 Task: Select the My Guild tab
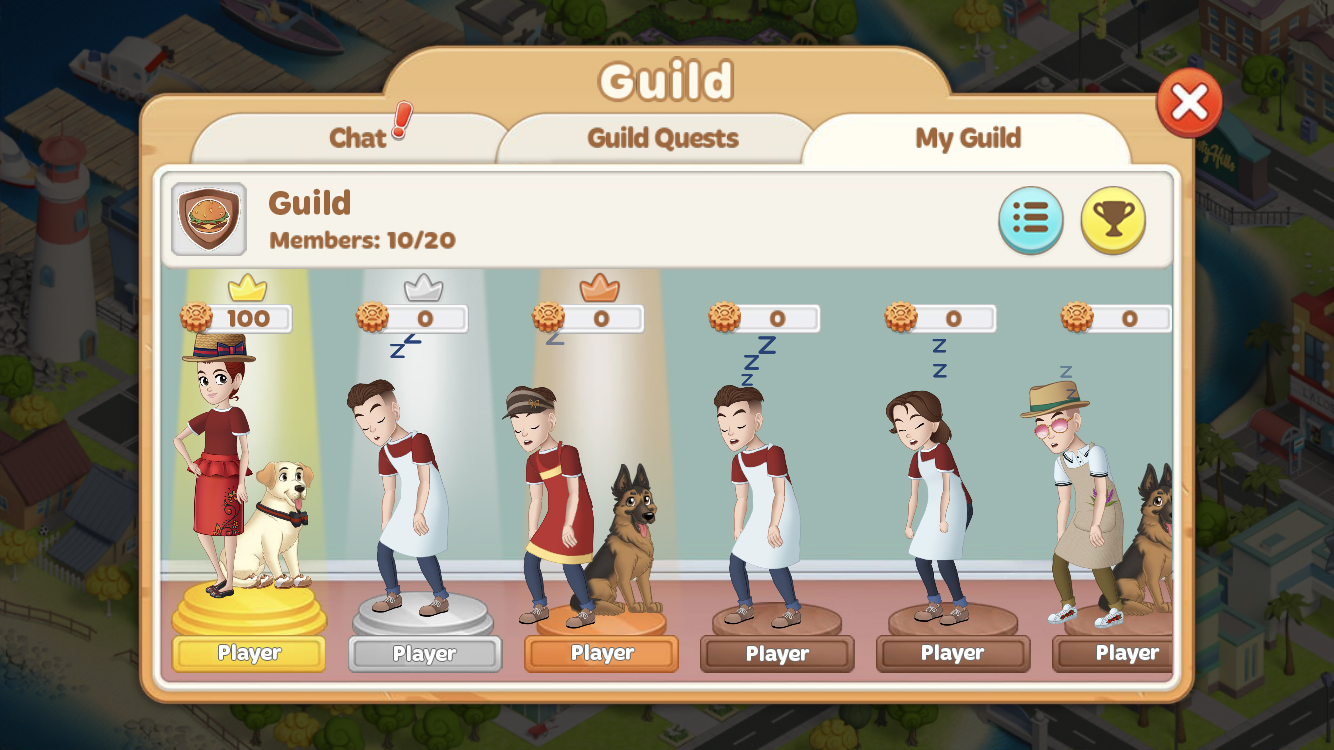[x=967, y=138]
